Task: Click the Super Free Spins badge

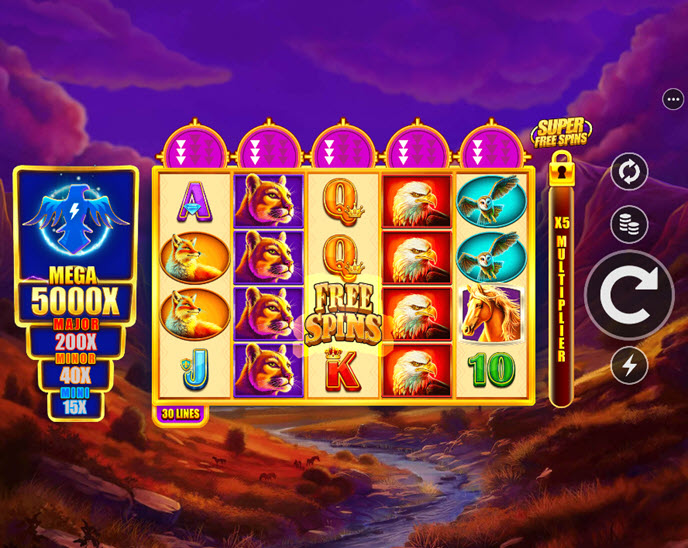Action: coord(560,131)
